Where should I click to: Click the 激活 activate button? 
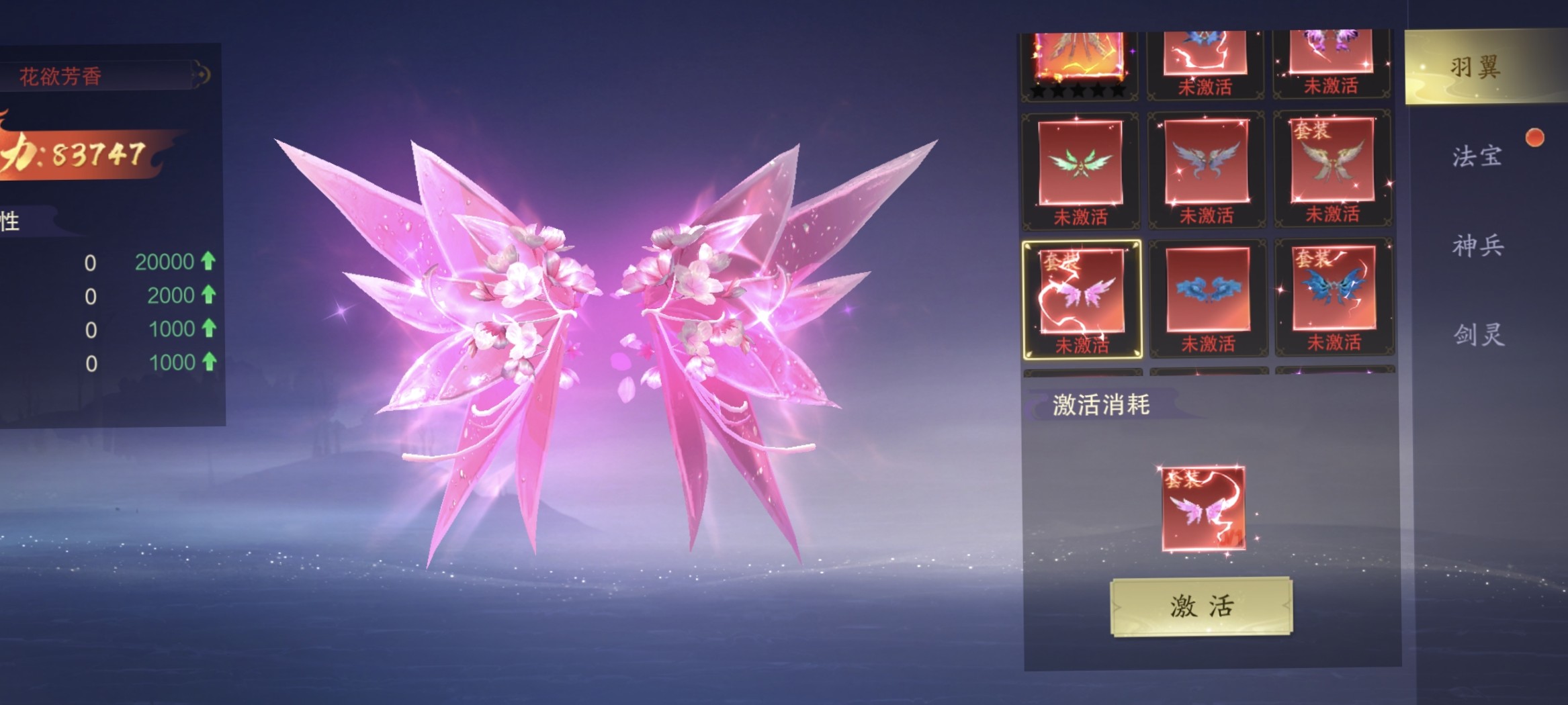1201,606
